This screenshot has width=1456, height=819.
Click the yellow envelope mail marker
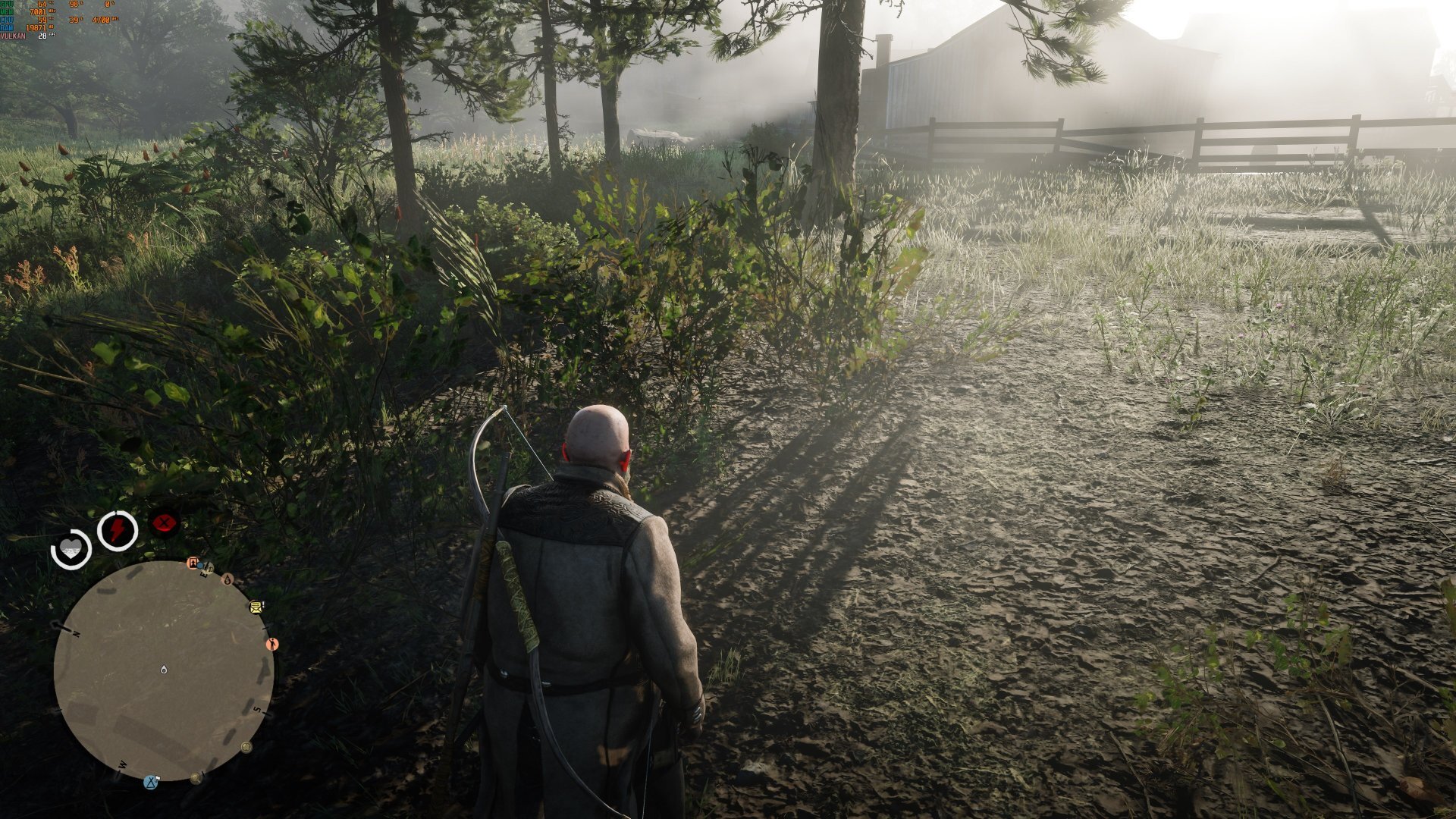256,607
